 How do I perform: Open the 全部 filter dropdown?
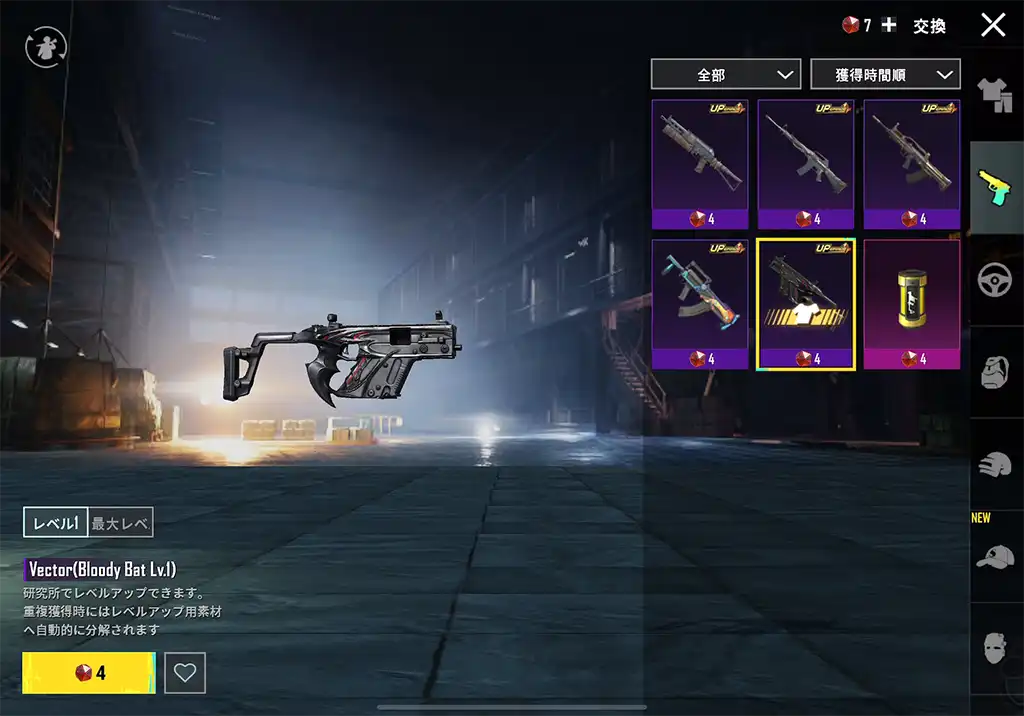pos(725,74)
